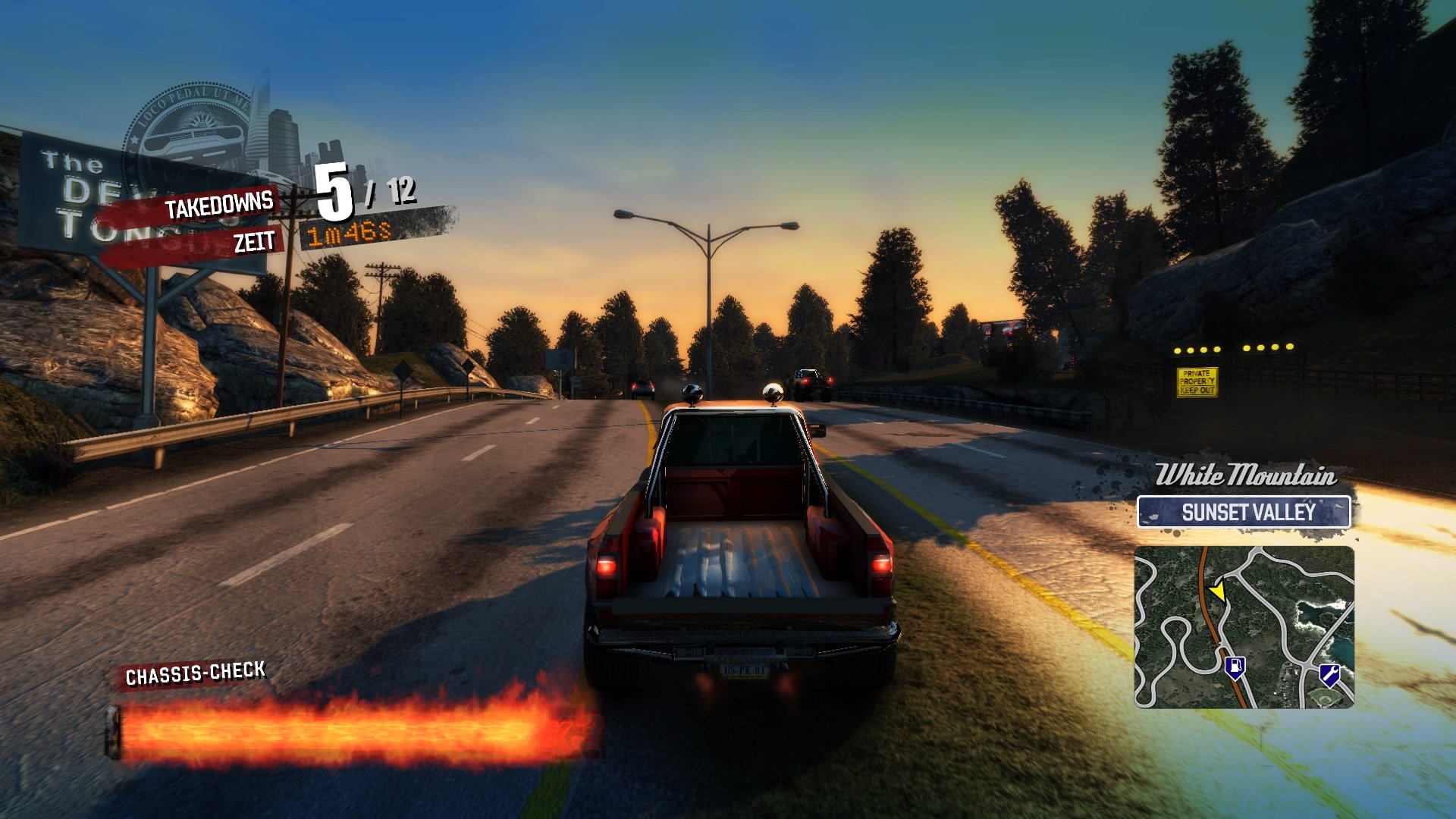Click the orange digital ZEIT timer display
The image size is (1456, 819).
347,236
